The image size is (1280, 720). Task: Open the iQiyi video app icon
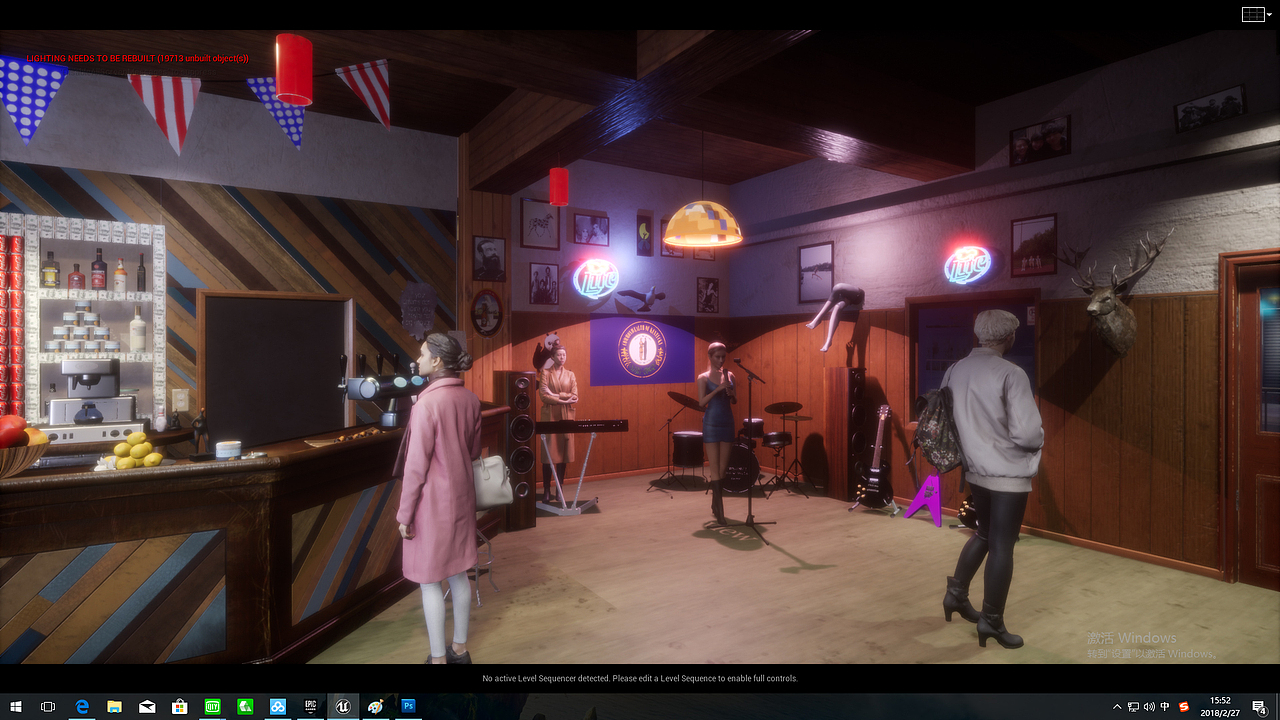point(211,707)
